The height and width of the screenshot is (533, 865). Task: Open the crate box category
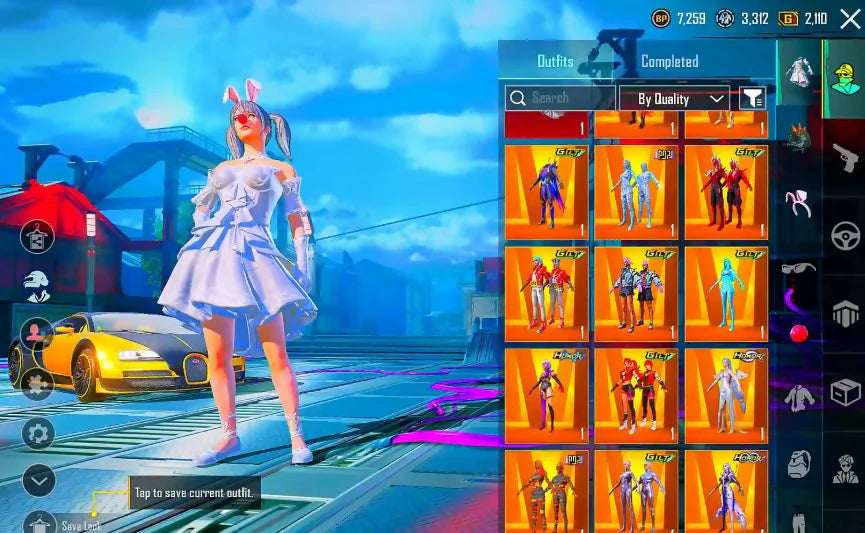[x=845, y=391]
